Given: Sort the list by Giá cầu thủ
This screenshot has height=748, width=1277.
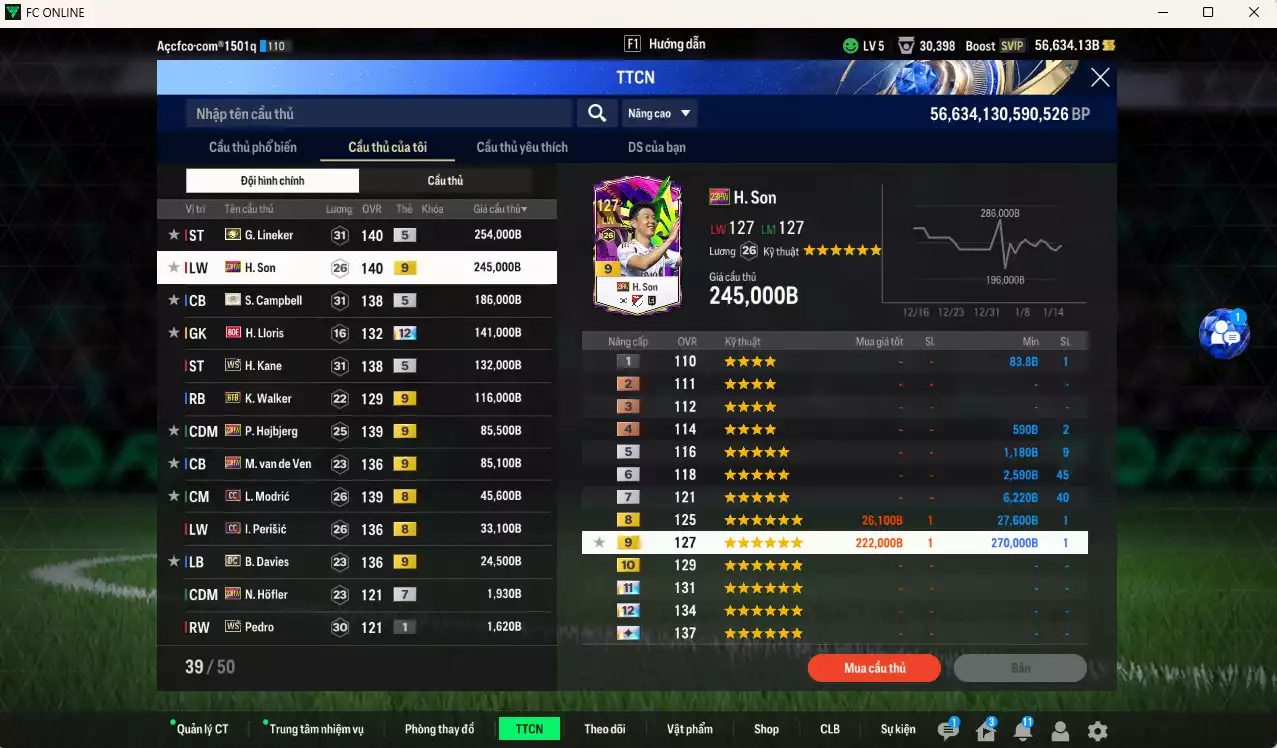Looking at the screenshot, I should pos(499,209).
